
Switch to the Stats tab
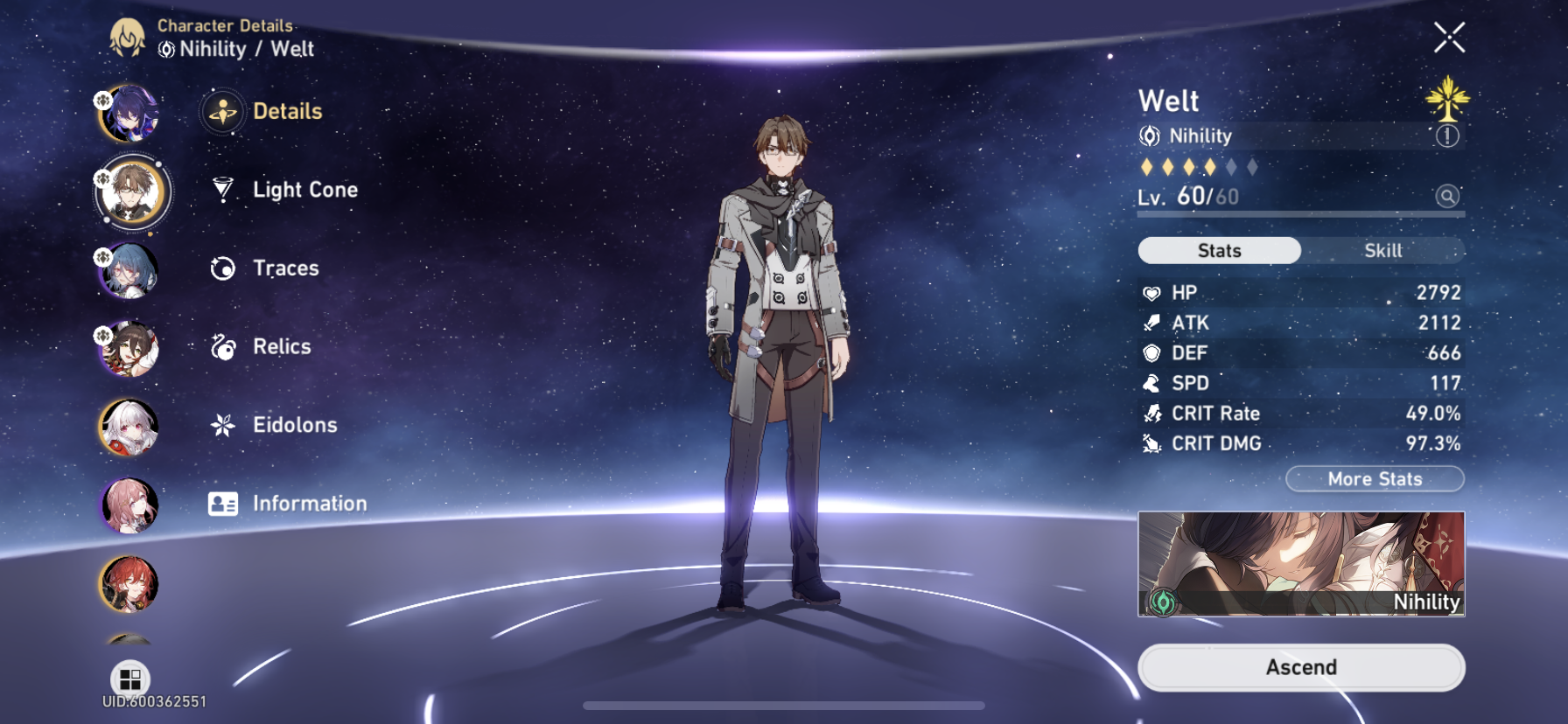click(x=1218, y=251)
